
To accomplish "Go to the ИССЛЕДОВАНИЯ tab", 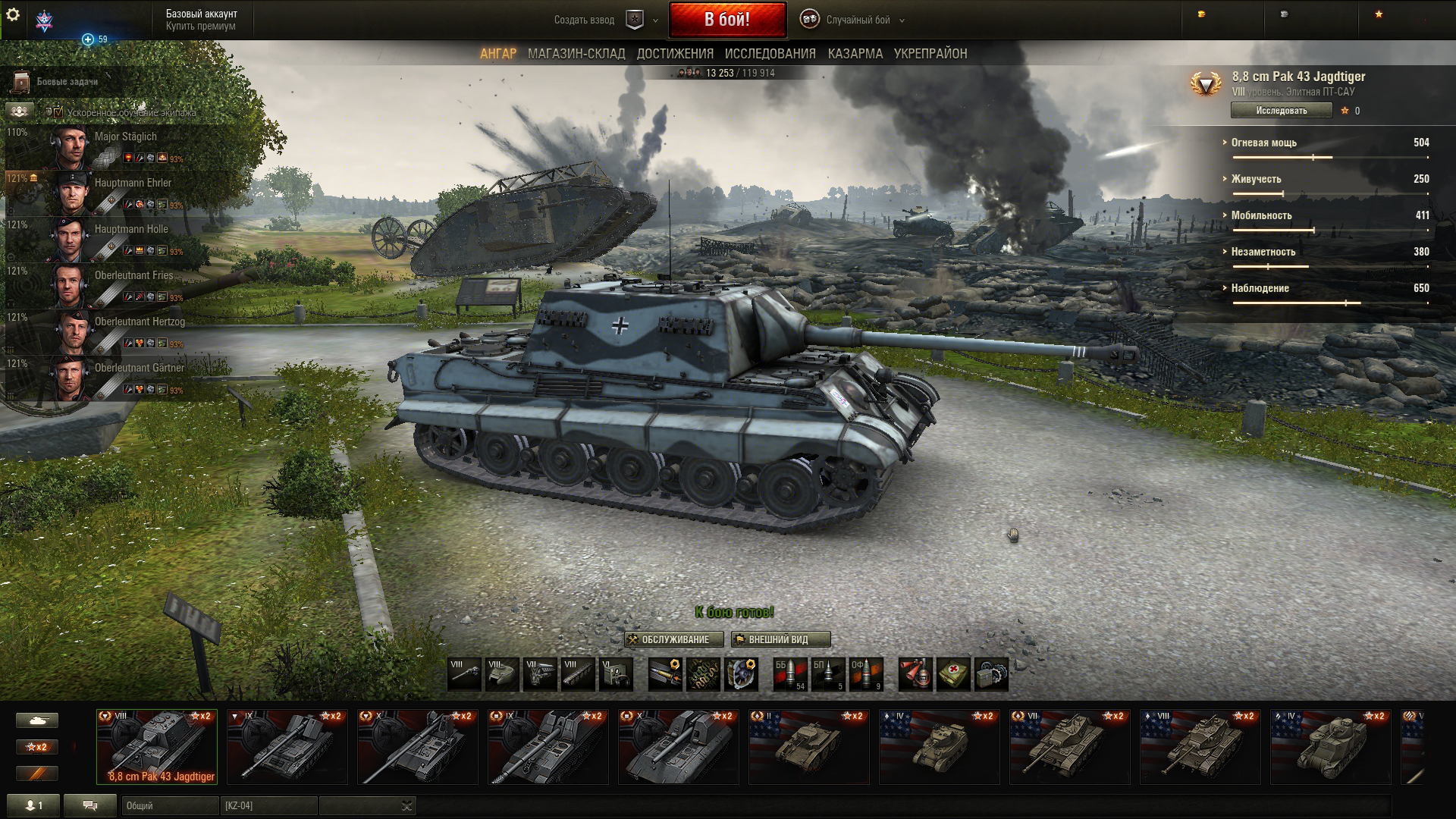I will (770, 54).
